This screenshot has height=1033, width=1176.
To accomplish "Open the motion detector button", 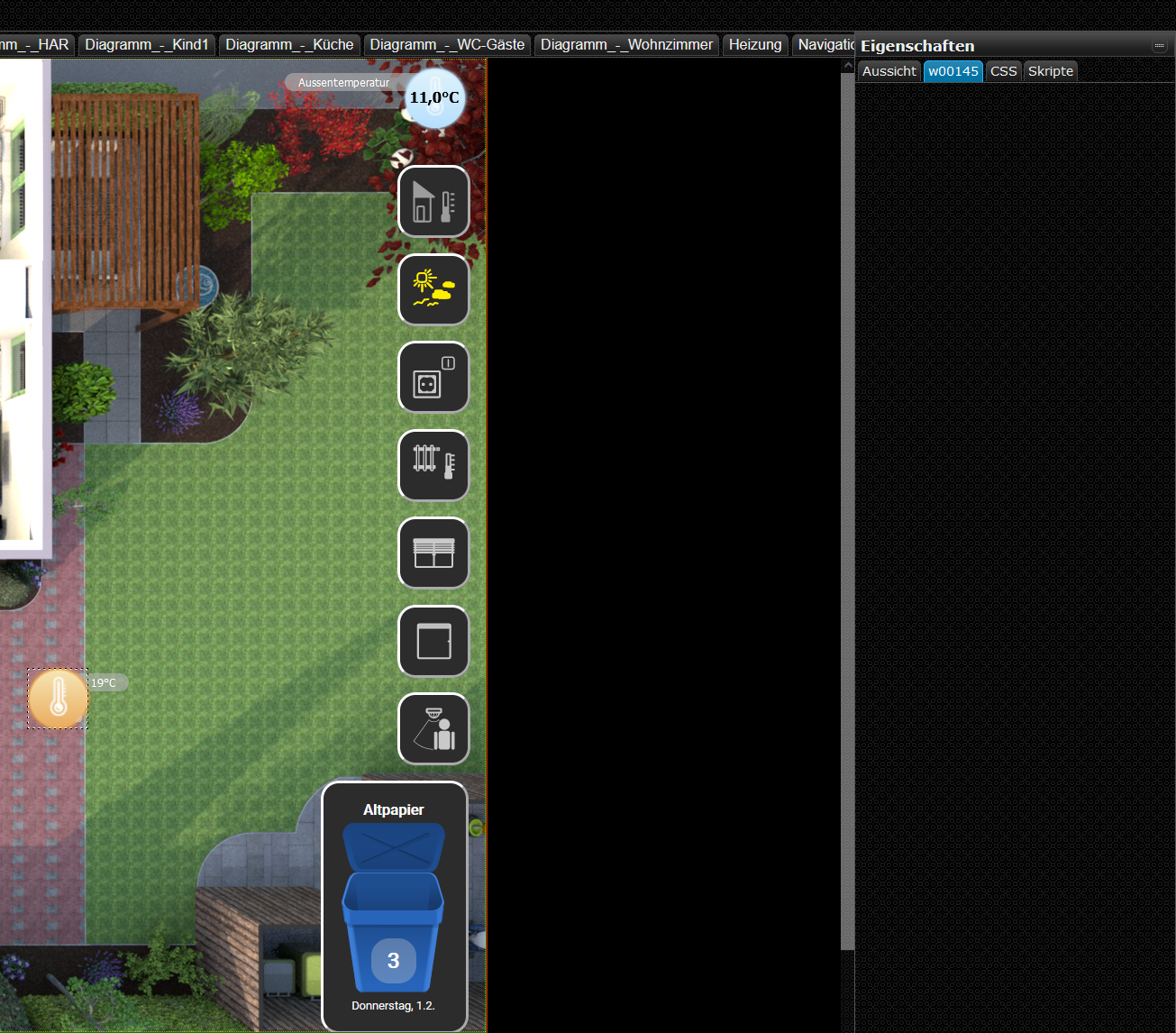I will click(x=433, y=729).
